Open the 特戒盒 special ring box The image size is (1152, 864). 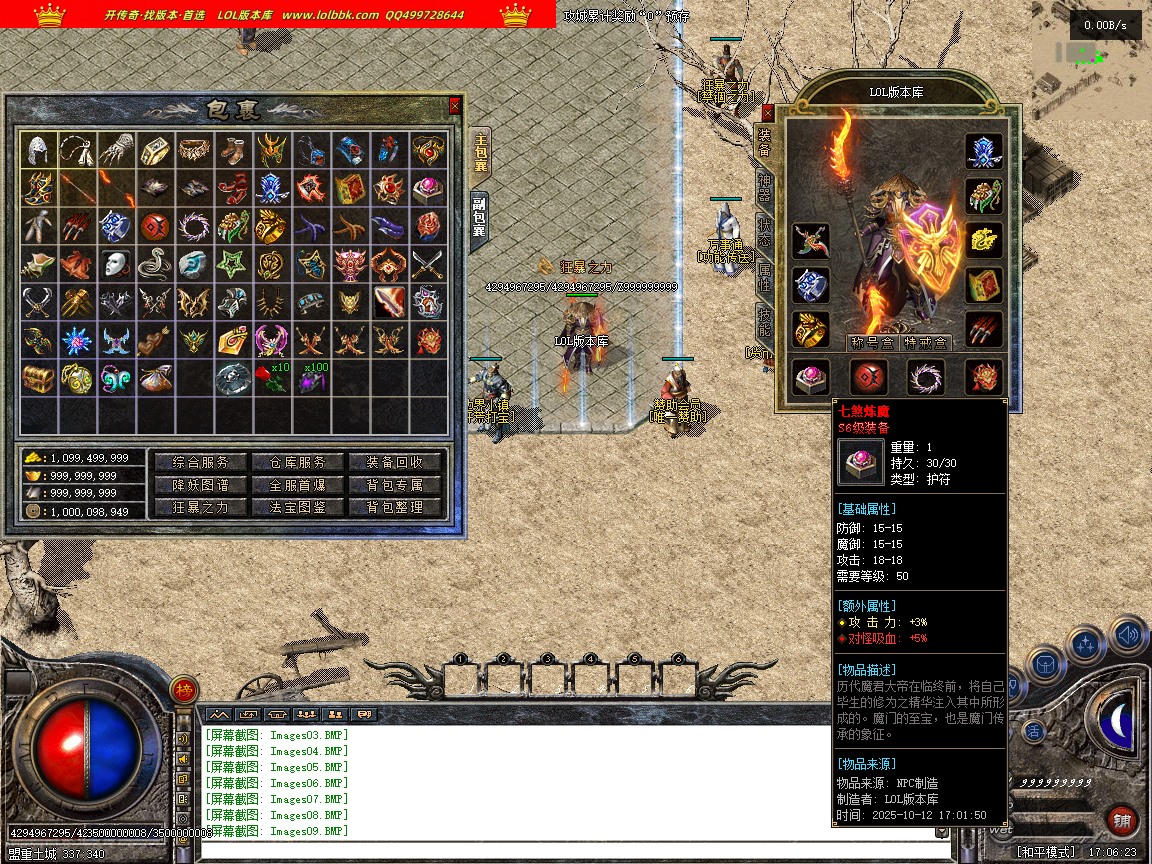[925, 342]
